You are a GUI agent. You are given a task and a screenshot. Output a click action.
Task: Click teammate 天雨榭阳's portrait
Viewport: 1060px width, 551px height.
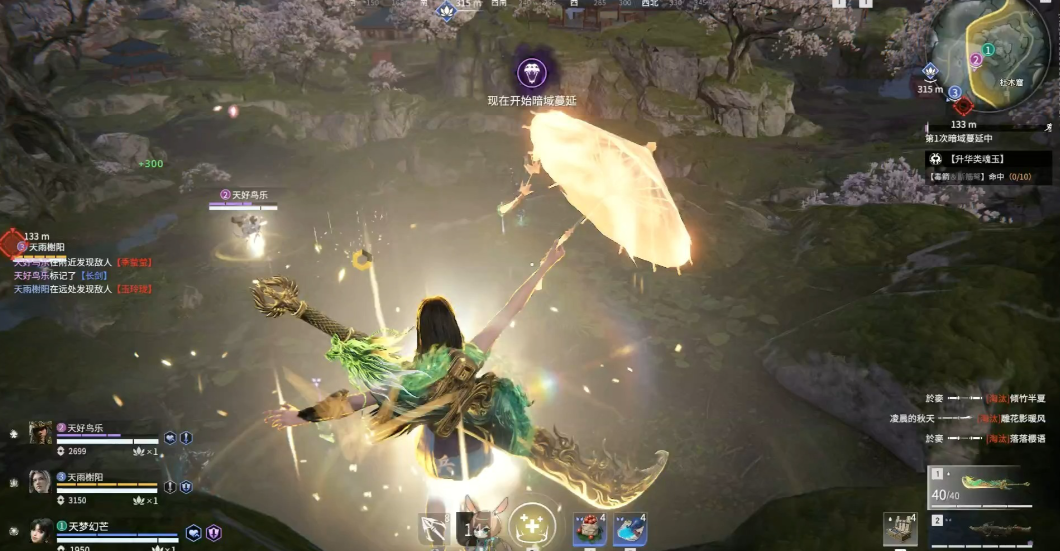tap(41, 482)
